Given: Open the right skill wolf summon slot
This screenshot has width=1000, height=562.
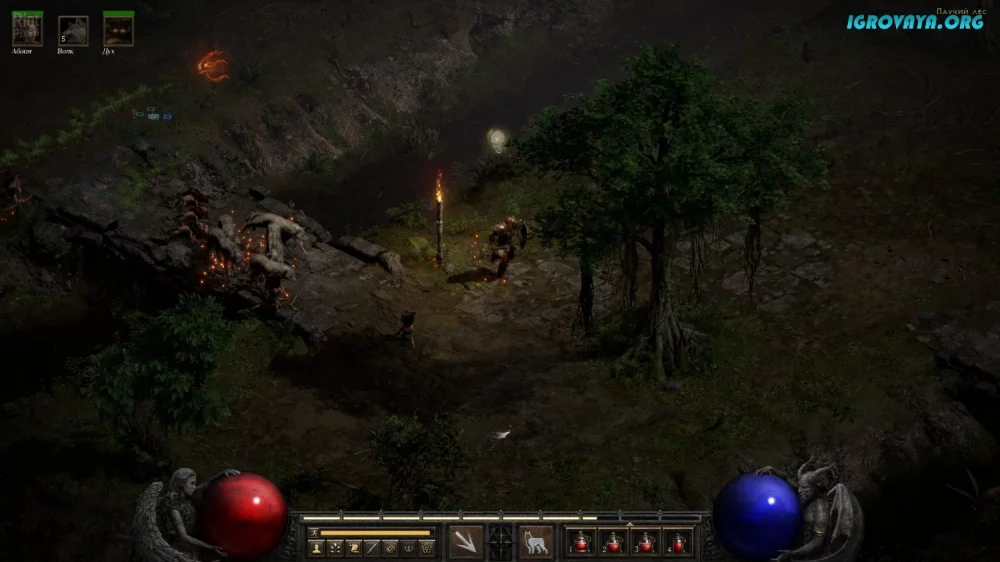Looking at the screenshot, I should [536, 543].
